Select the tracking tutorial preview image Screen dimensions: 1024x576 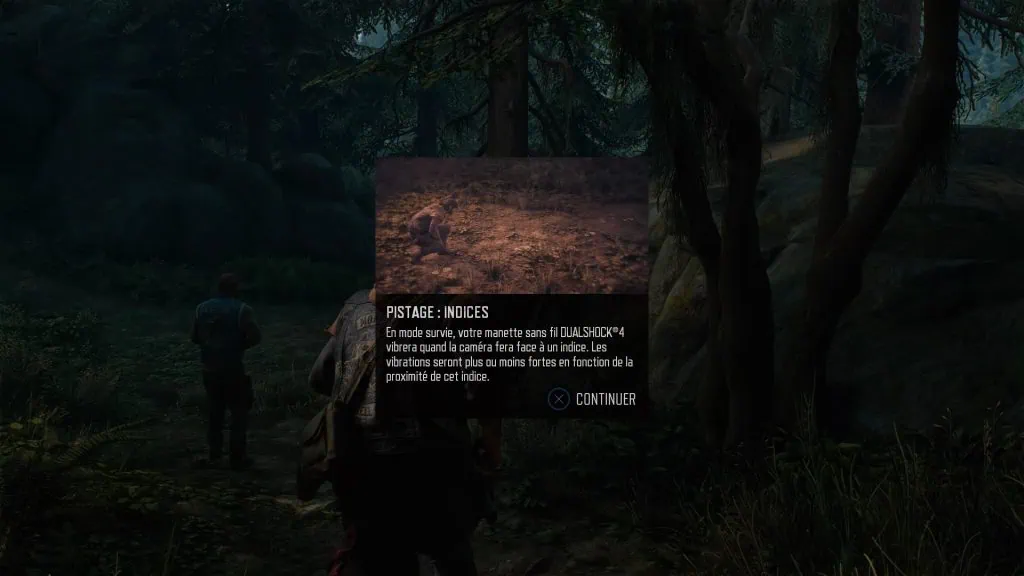click(x=511, y=225)
